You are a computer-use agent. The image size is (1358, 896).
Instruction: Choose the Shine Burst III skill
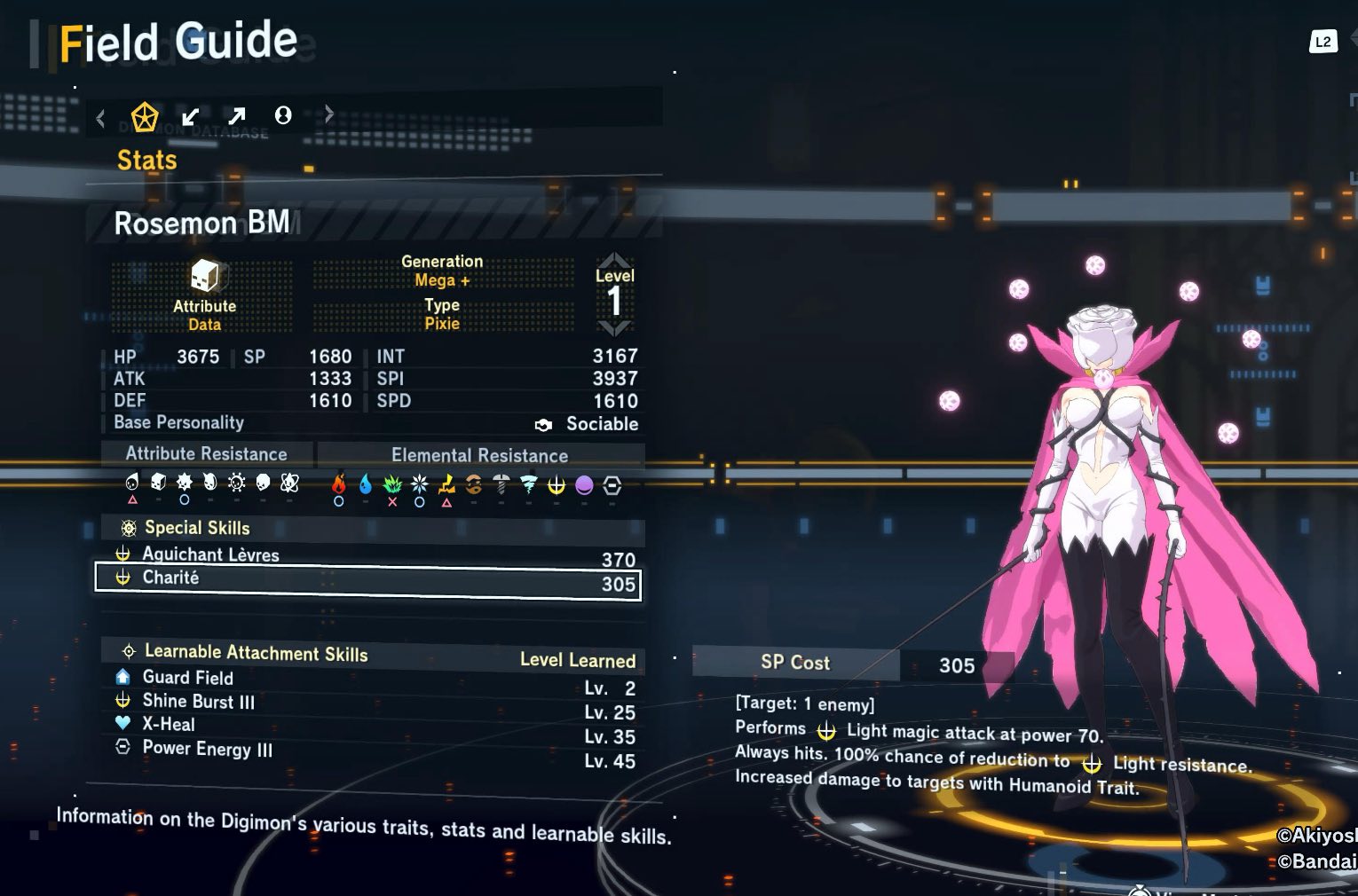pos(199,702)
